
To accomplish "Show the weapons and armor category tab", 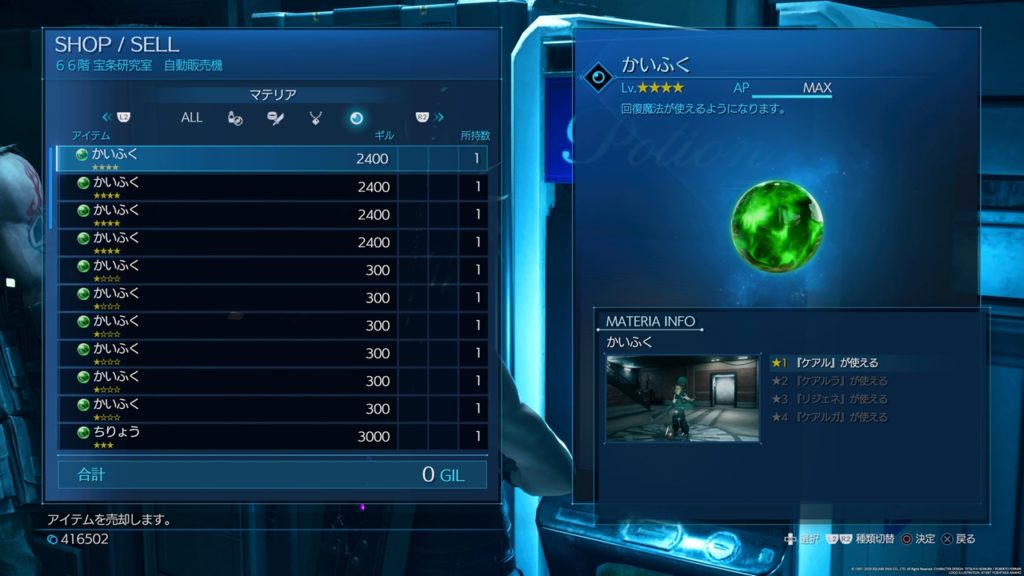I will click(274, 117).
